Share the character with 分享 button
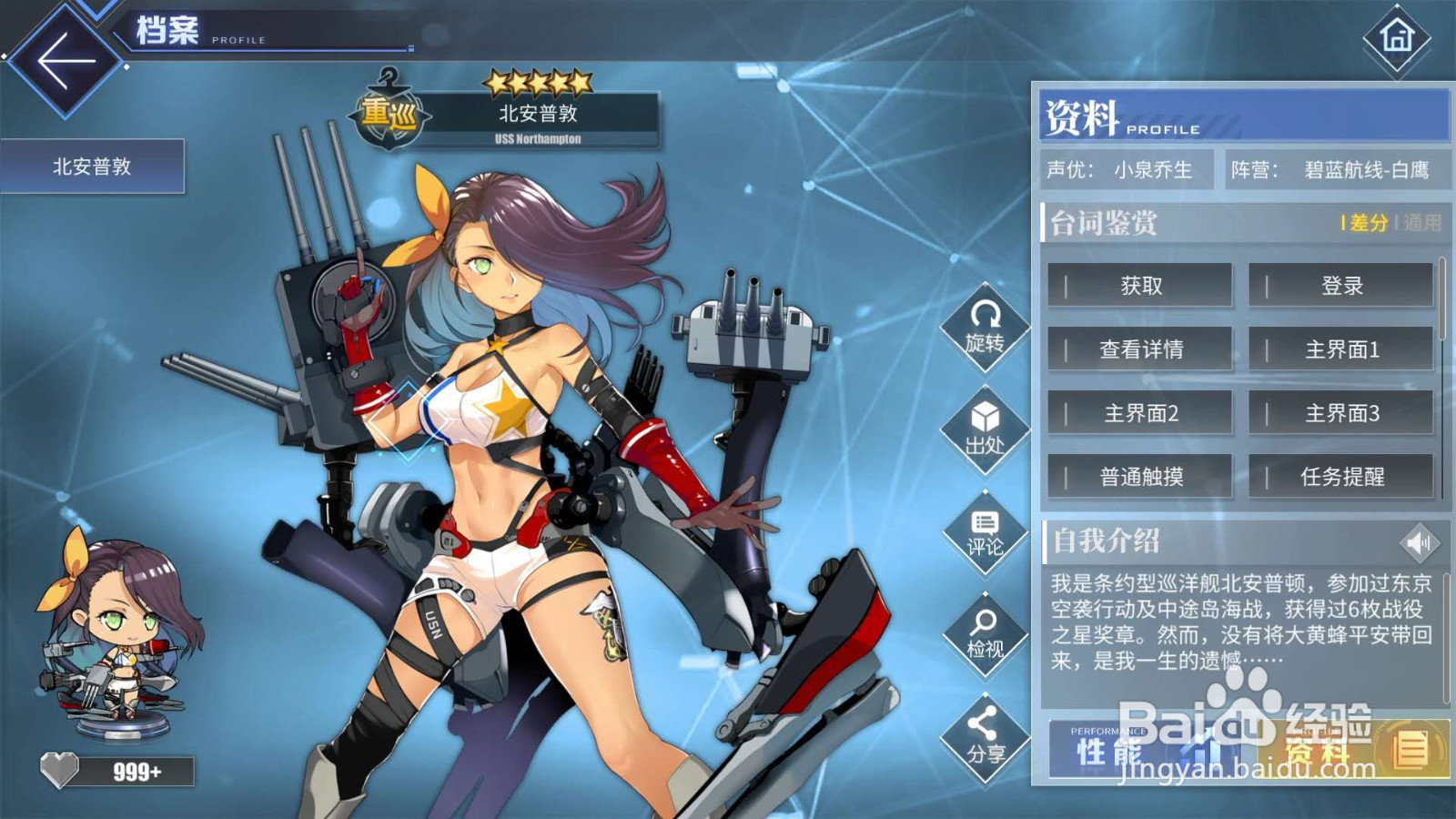Viewport: 1456px width, 819px height. [985, 737]
